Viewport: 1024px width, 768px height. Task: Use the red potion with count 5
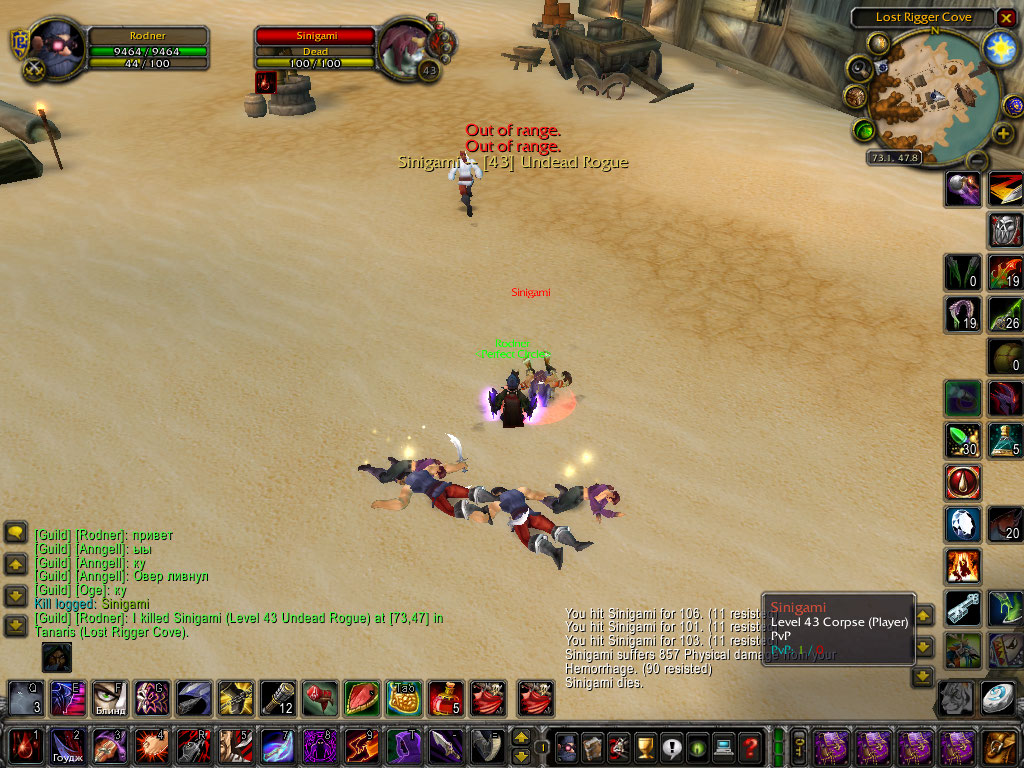point(445,697)
